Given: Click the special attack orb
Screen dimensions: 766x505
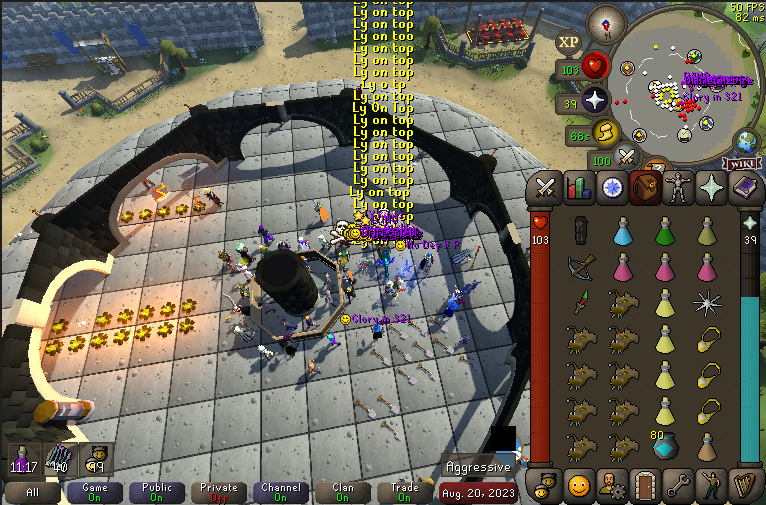Looking at the screenshot, I should (x=627, y=156).
